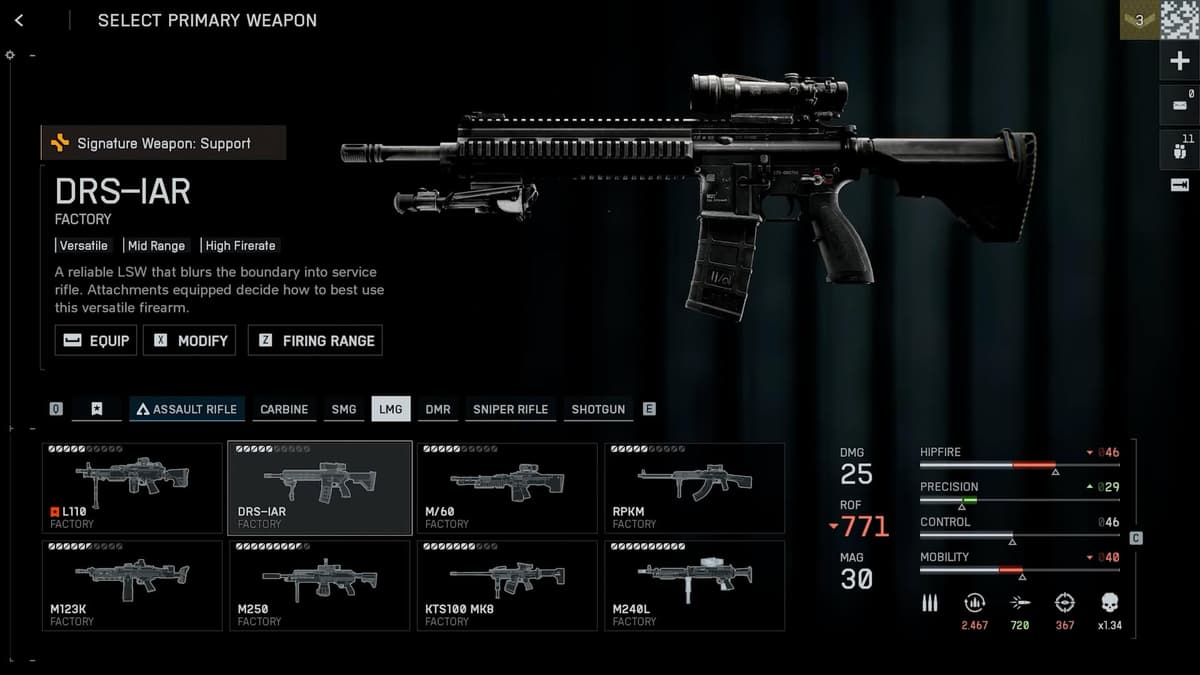Screen dimensions: 1200x675
Task: Switch to the Carbine category
Action: click(284, 409)
